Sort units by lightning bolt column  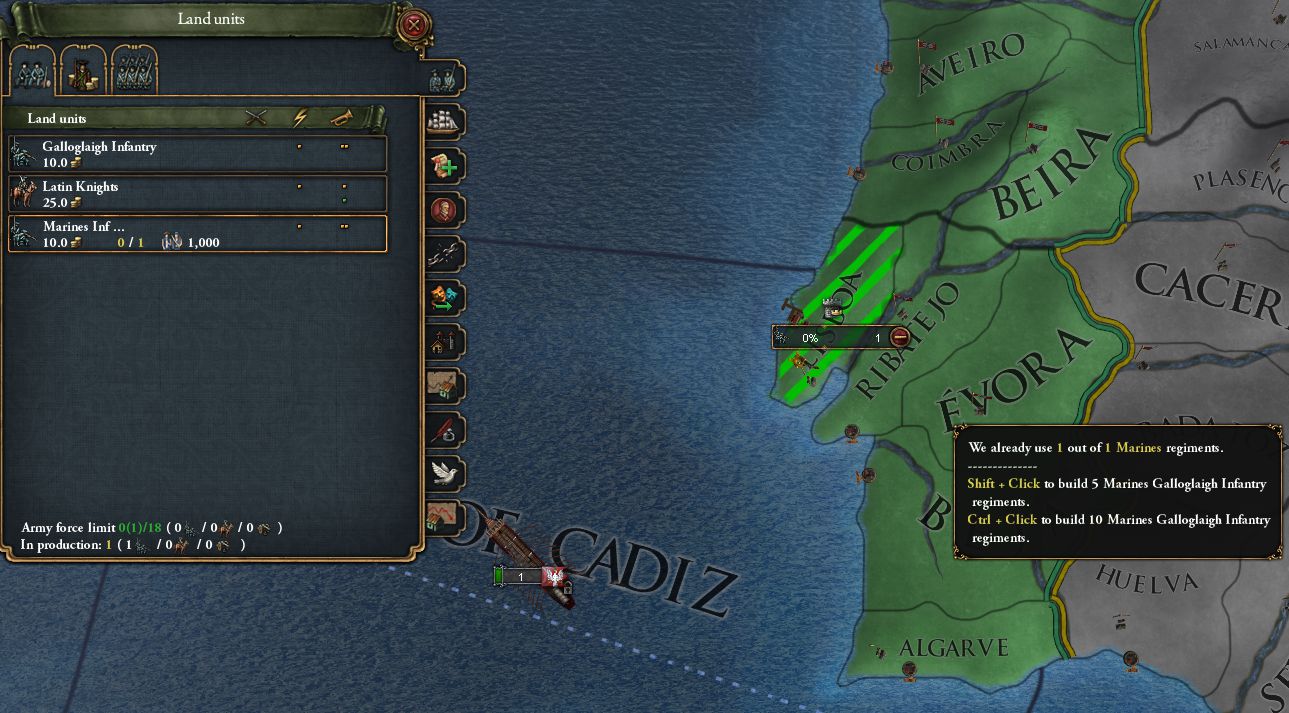point(300,118)
